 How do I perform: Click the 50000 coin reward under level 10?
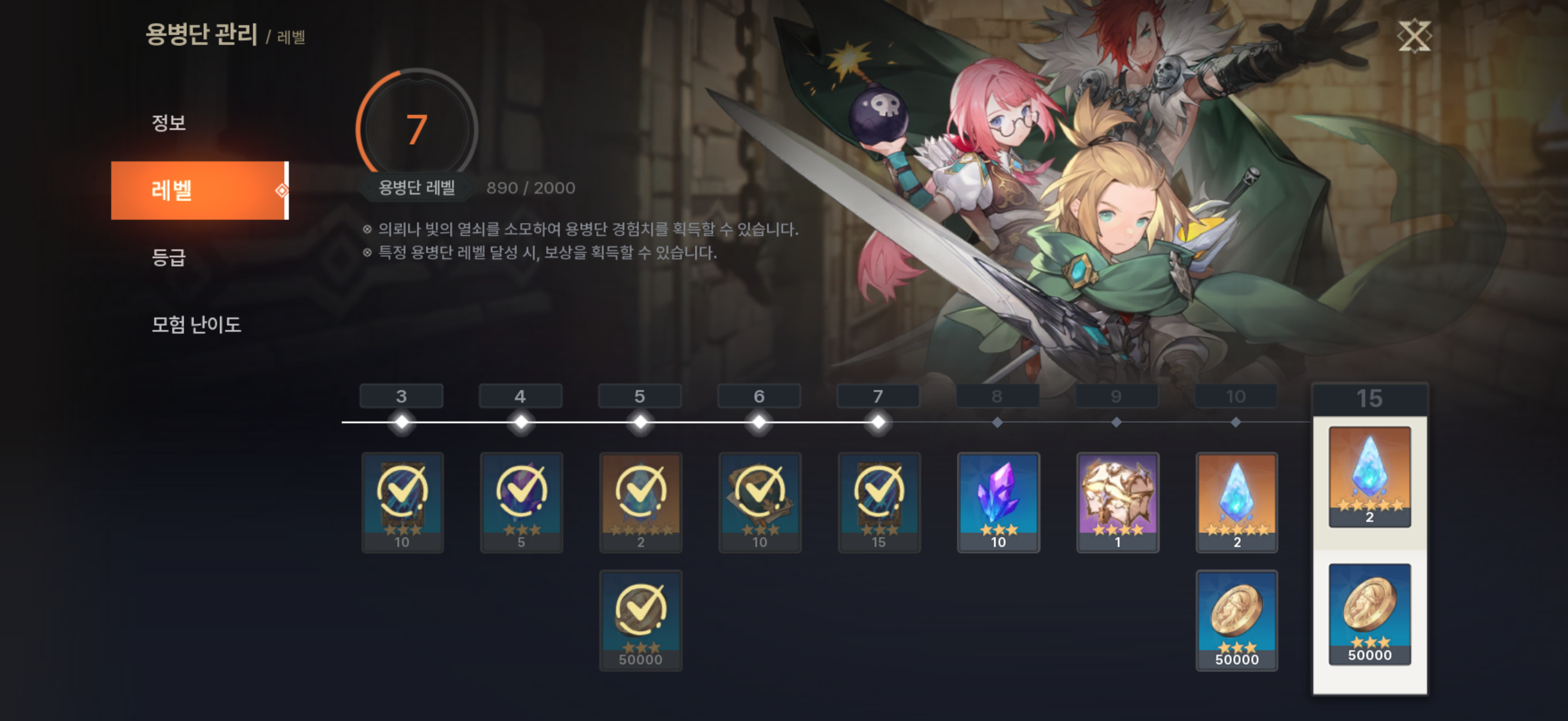(1235, 616)
